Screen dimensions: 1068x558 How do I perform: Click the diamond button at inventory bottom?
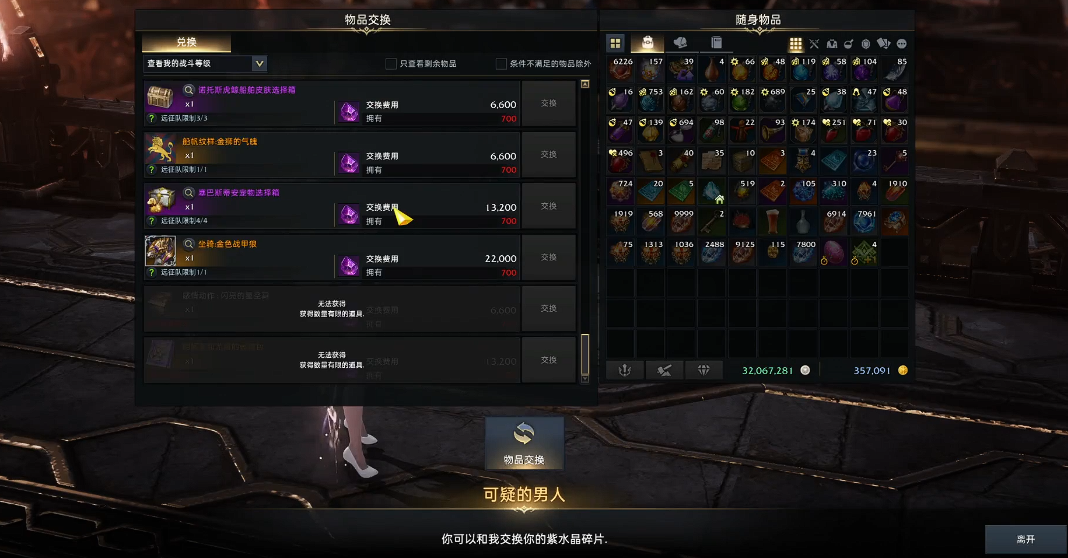(703, 370)
